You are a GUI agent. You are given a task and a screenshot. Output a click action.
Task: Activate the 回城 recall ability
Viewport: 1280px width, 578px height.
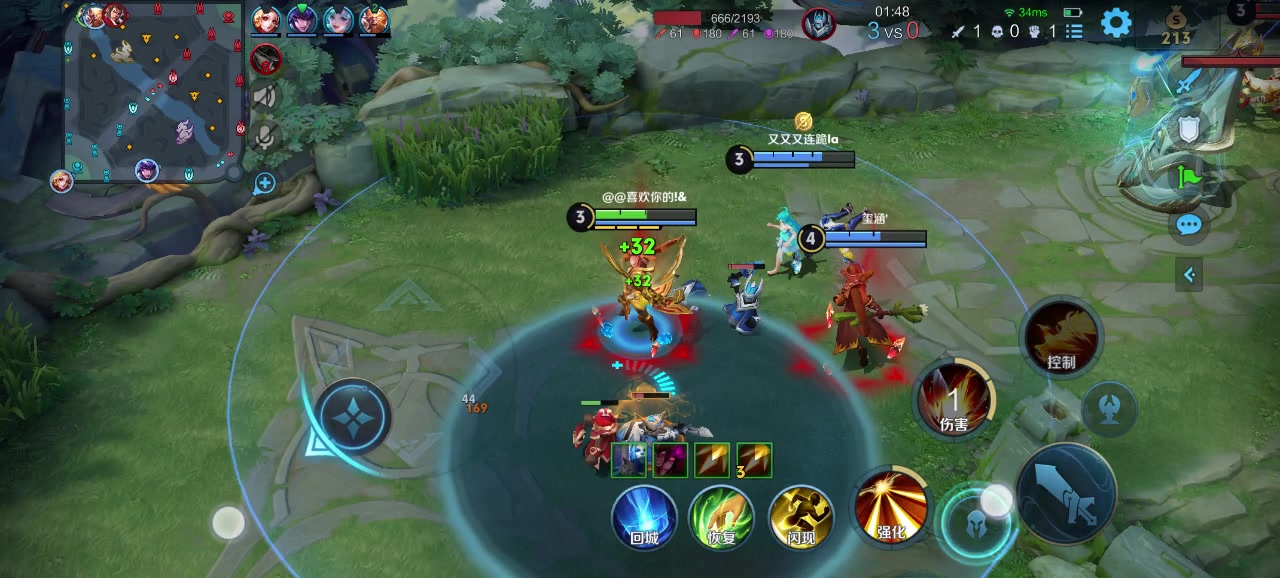pos(644,517)
